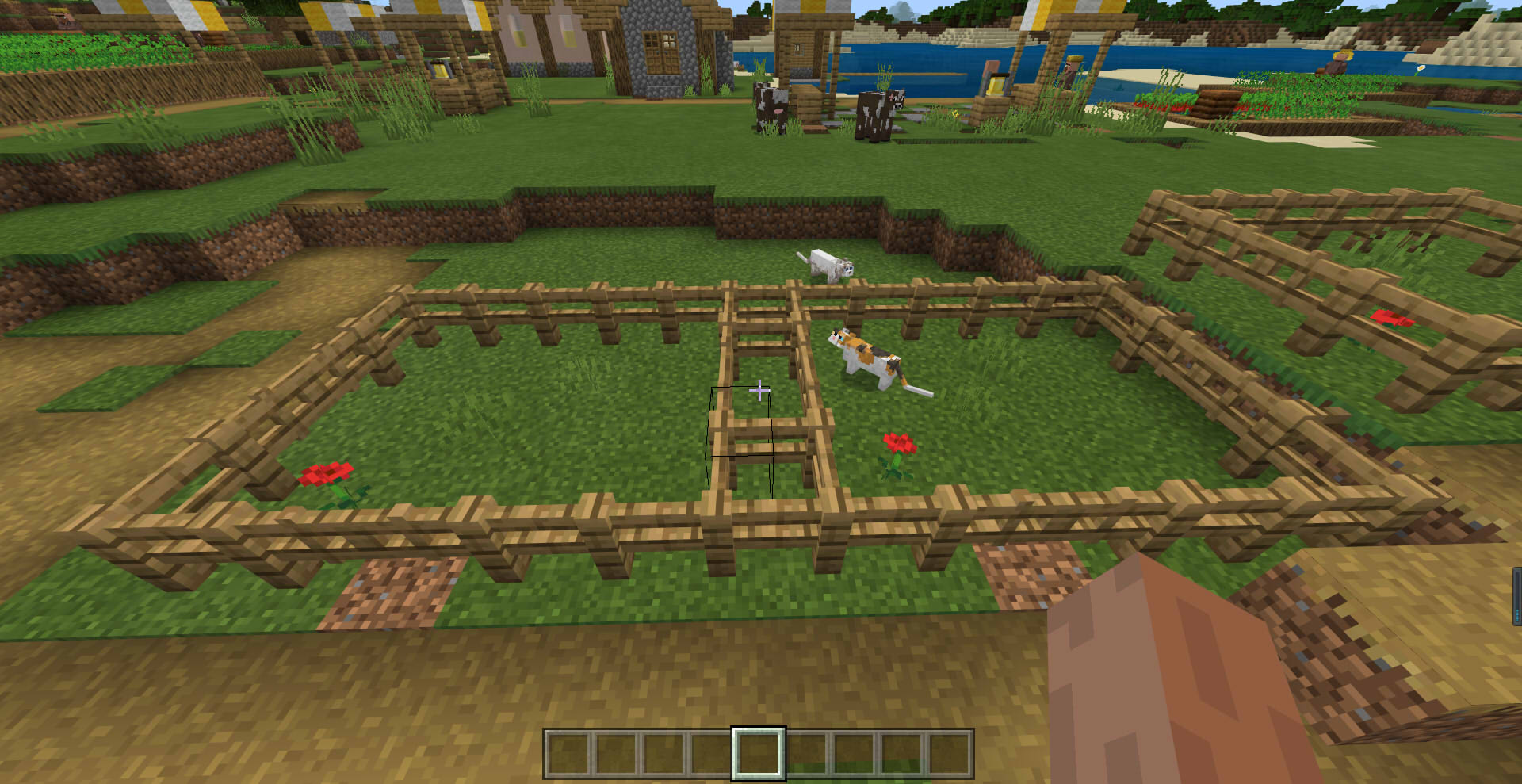This screenshot has height=784, width=1522.
Task: Select the highlighted hotbar slot
Action: [758, 753]
